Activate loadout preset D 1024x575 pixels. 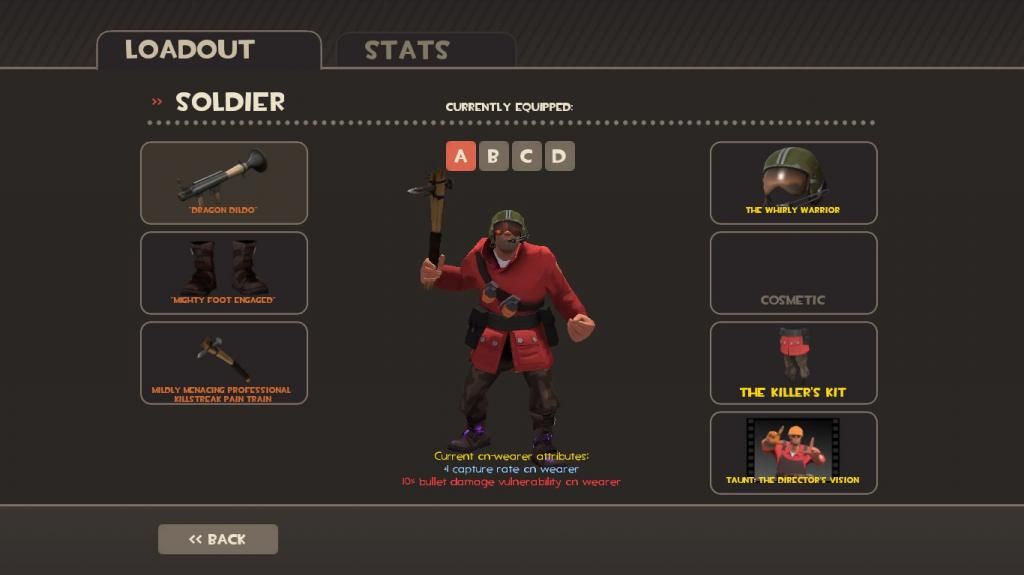tap(559, 156)
